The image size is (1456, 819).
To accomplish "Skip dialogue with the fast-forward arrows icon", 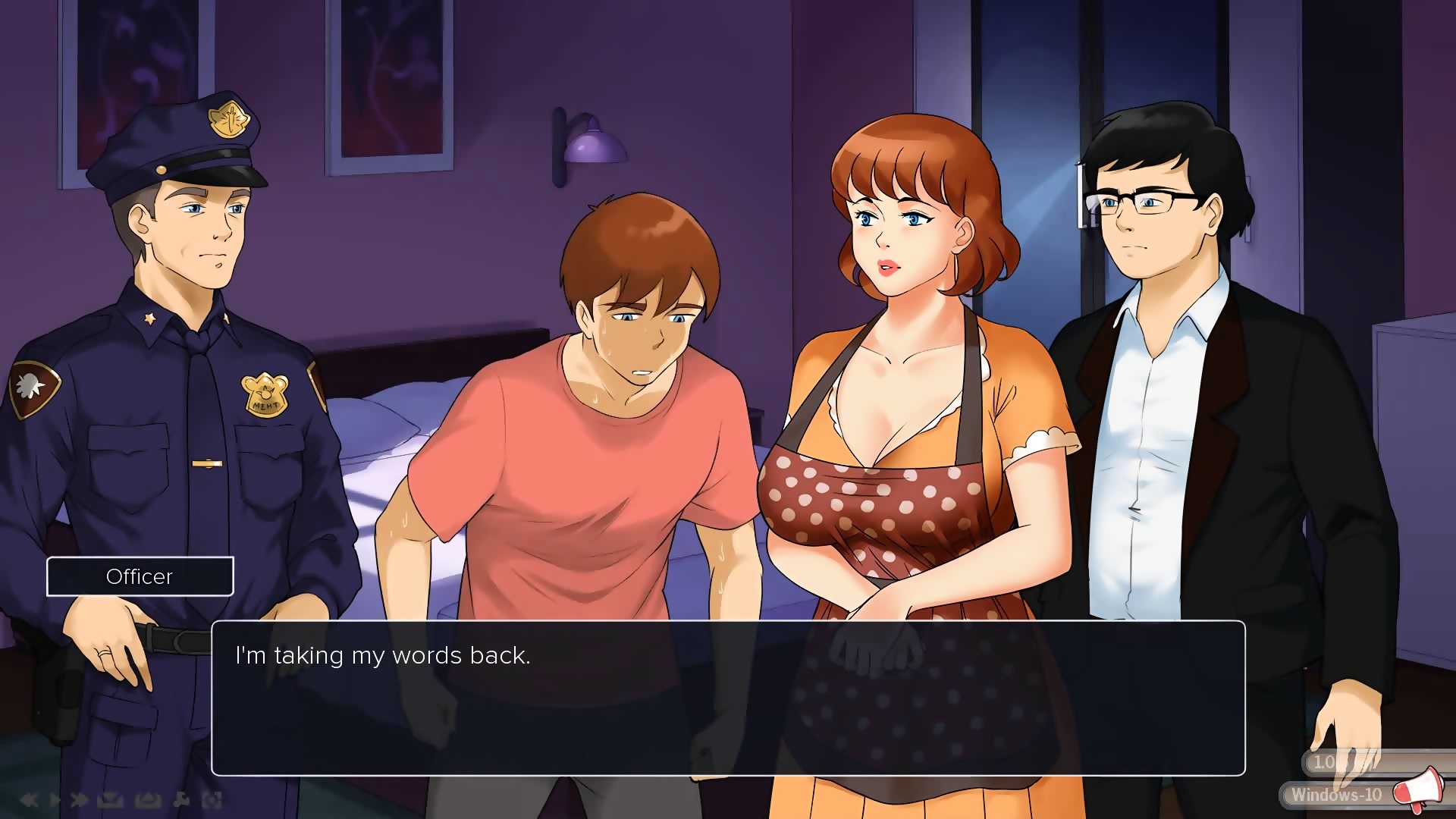I will coord(79,799).
